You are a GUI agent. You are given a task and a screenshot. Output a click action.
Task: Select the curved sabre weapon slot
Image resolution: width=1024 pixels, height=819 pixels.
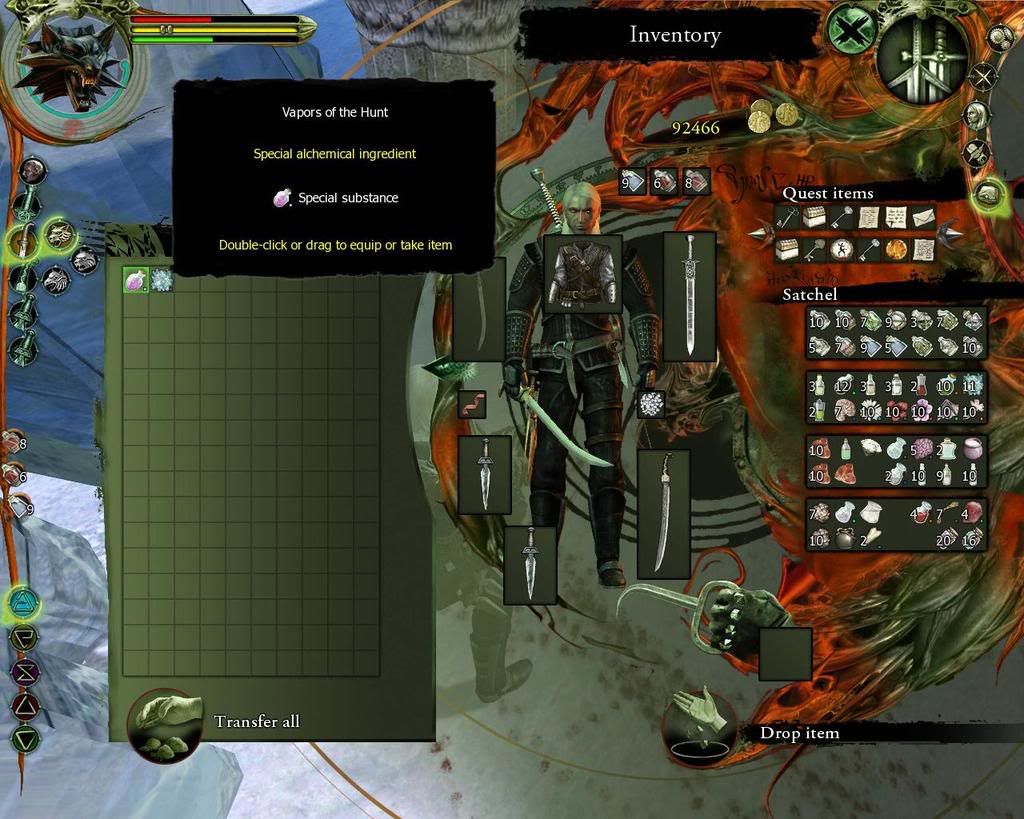coord(663,514)
